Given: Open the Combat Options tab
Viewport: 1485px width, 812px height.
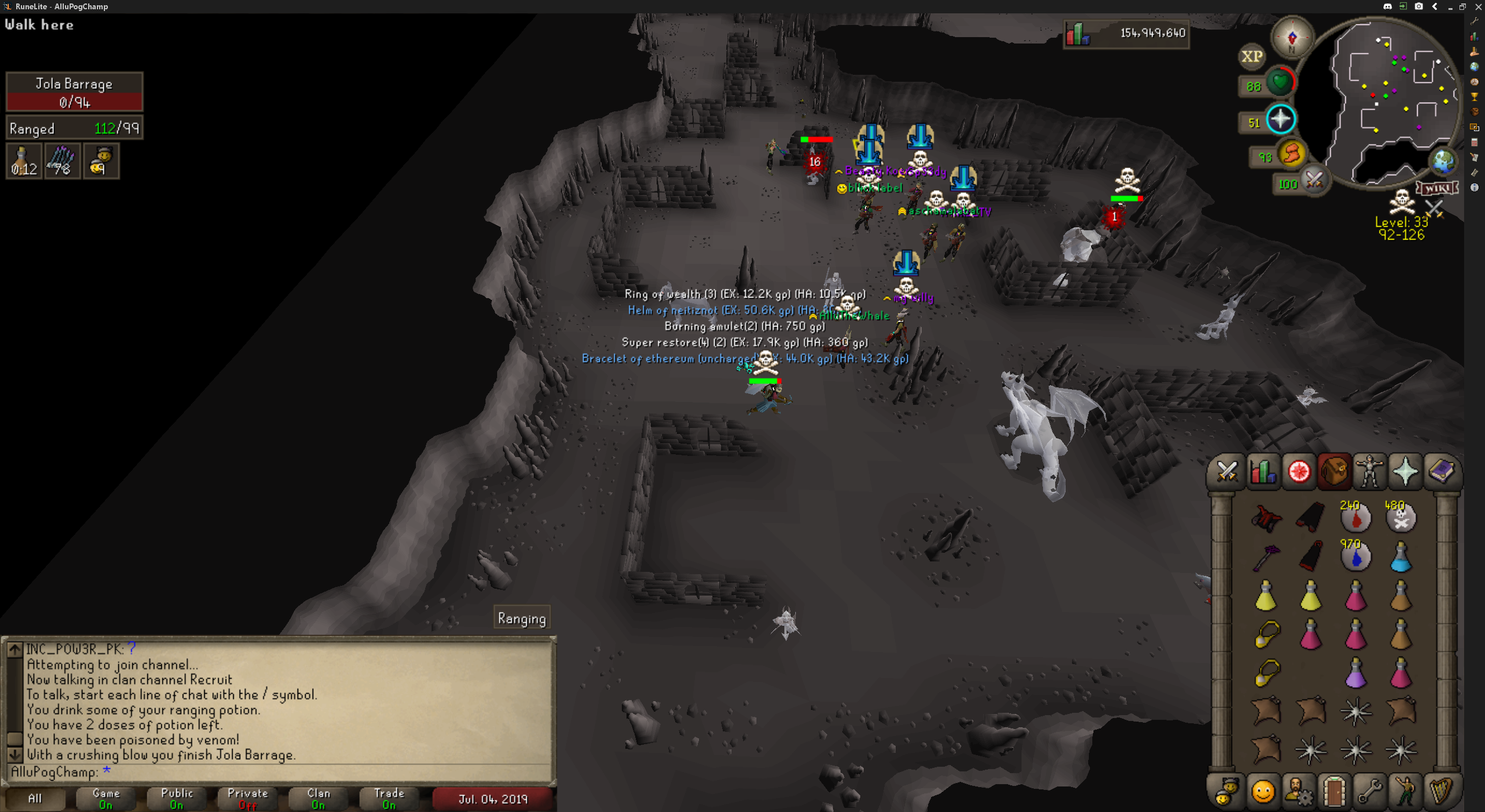Looking at the screenshot, I should [1227, 472].
